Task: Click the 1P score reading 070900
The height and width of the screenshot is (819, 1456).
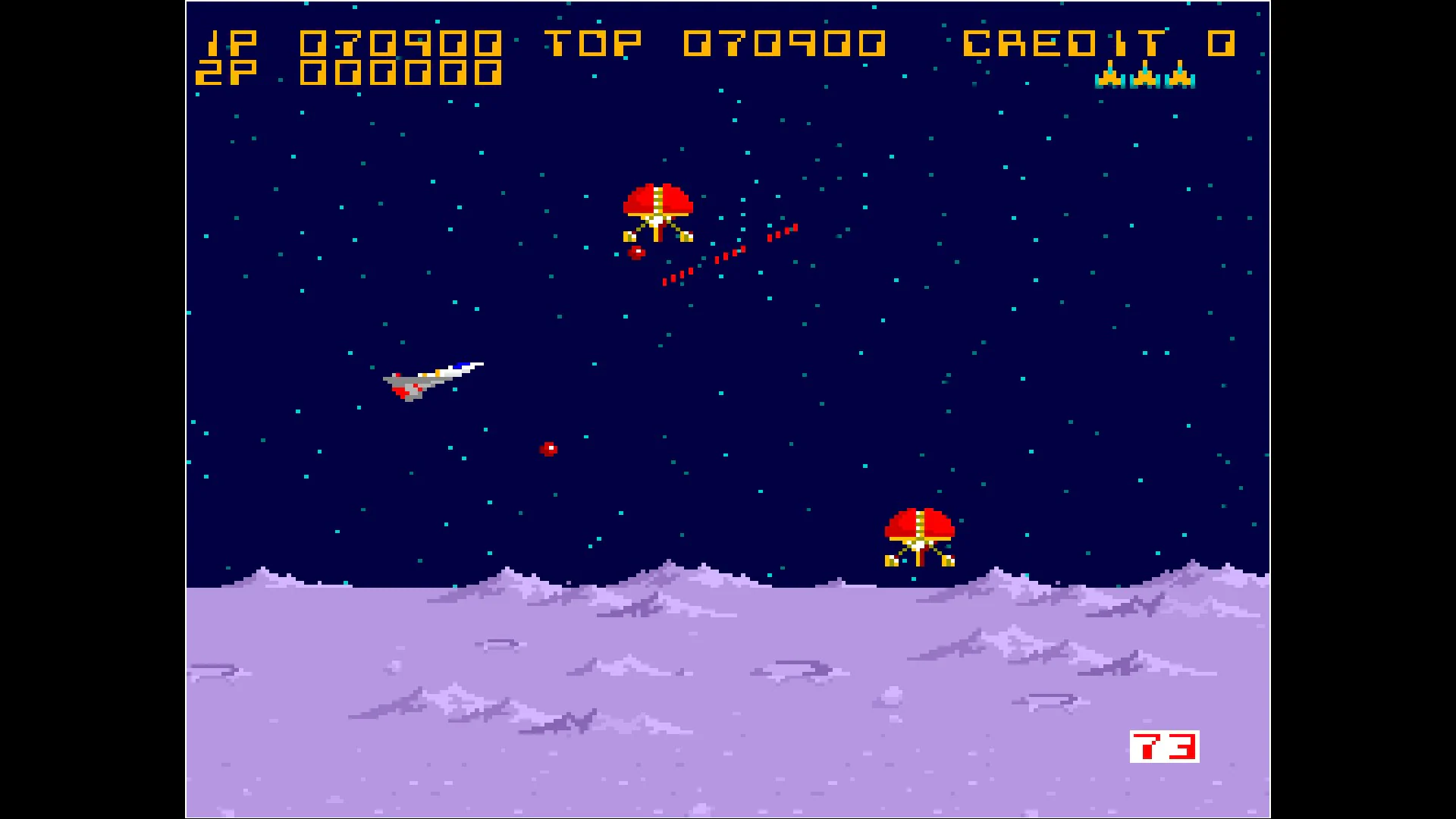Action: tap(402, 43)
